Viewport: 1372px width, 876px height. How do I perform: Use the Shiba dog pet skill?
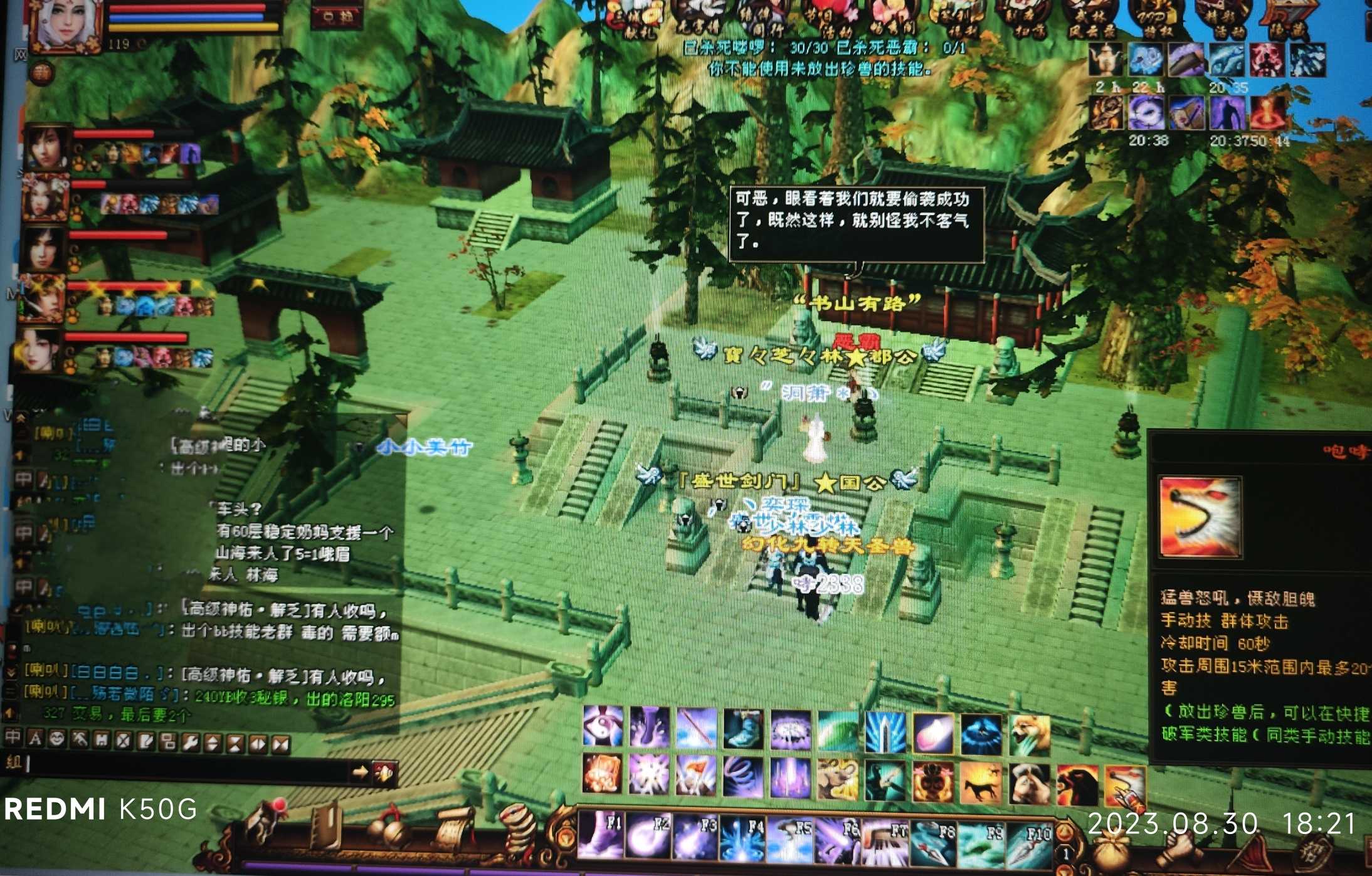1029,734
